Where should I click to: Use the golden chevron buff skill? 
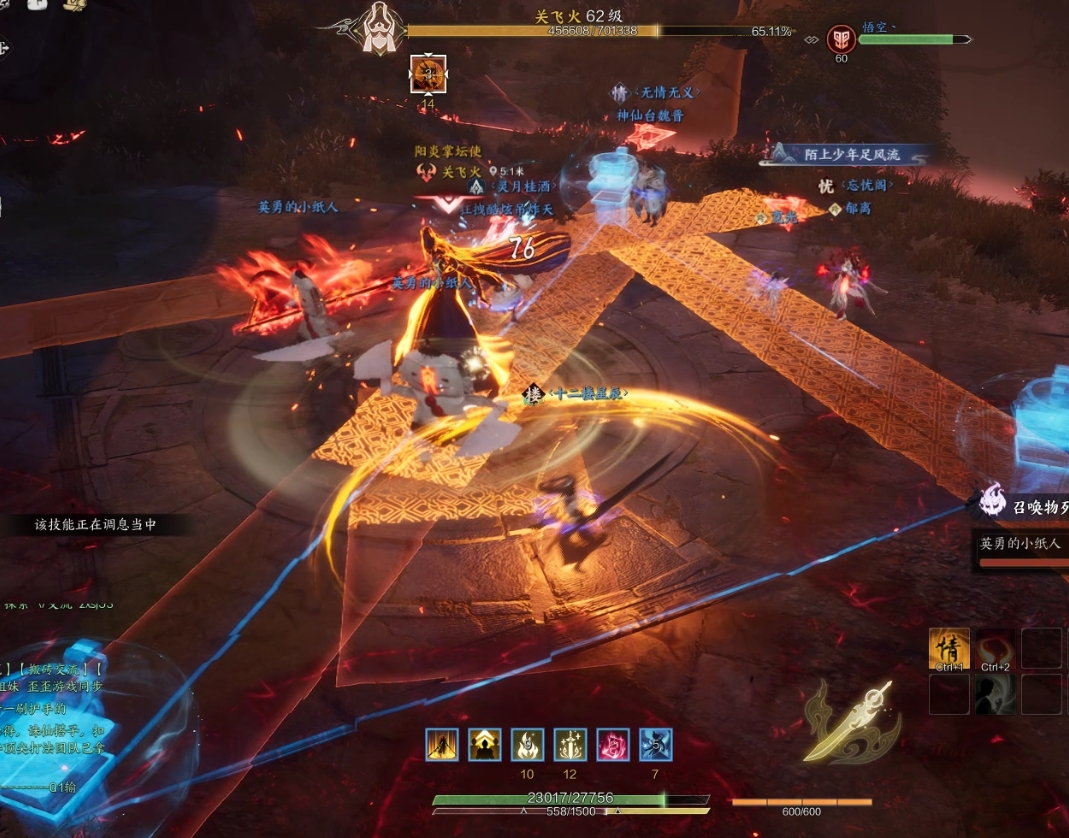(x=485, y=744)
